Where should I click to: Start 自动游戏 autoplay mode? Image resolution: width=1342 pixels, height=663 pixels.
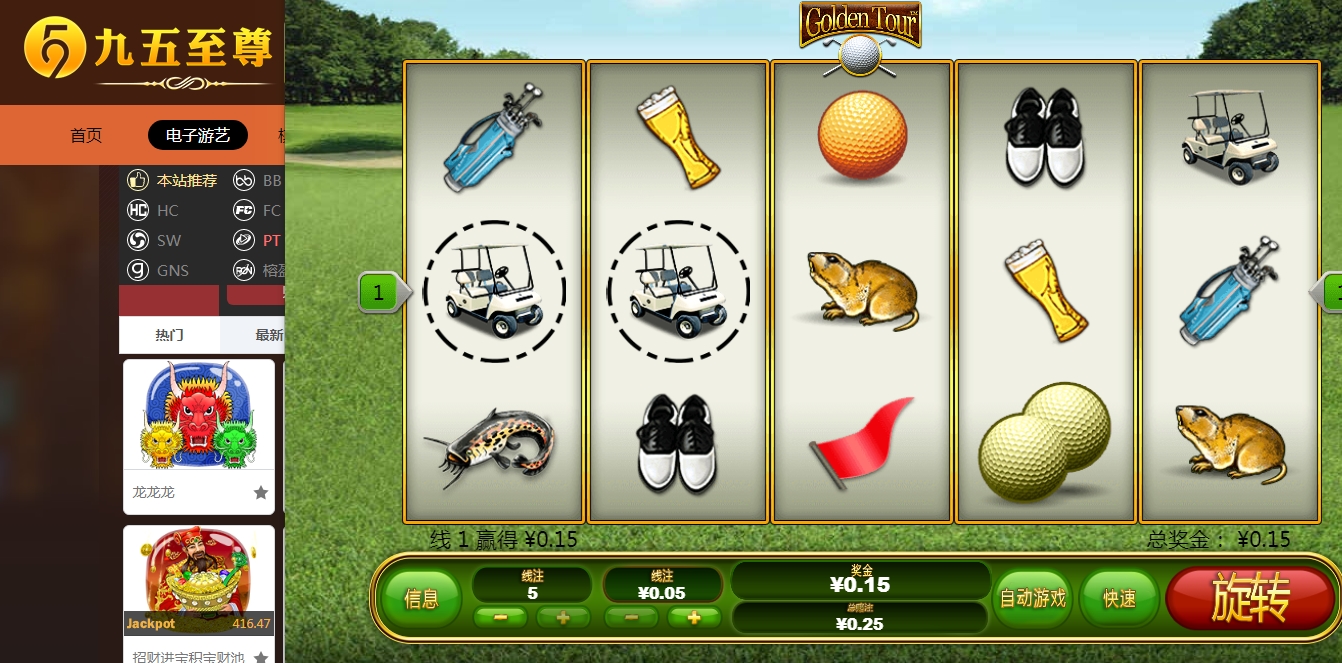1033,598
